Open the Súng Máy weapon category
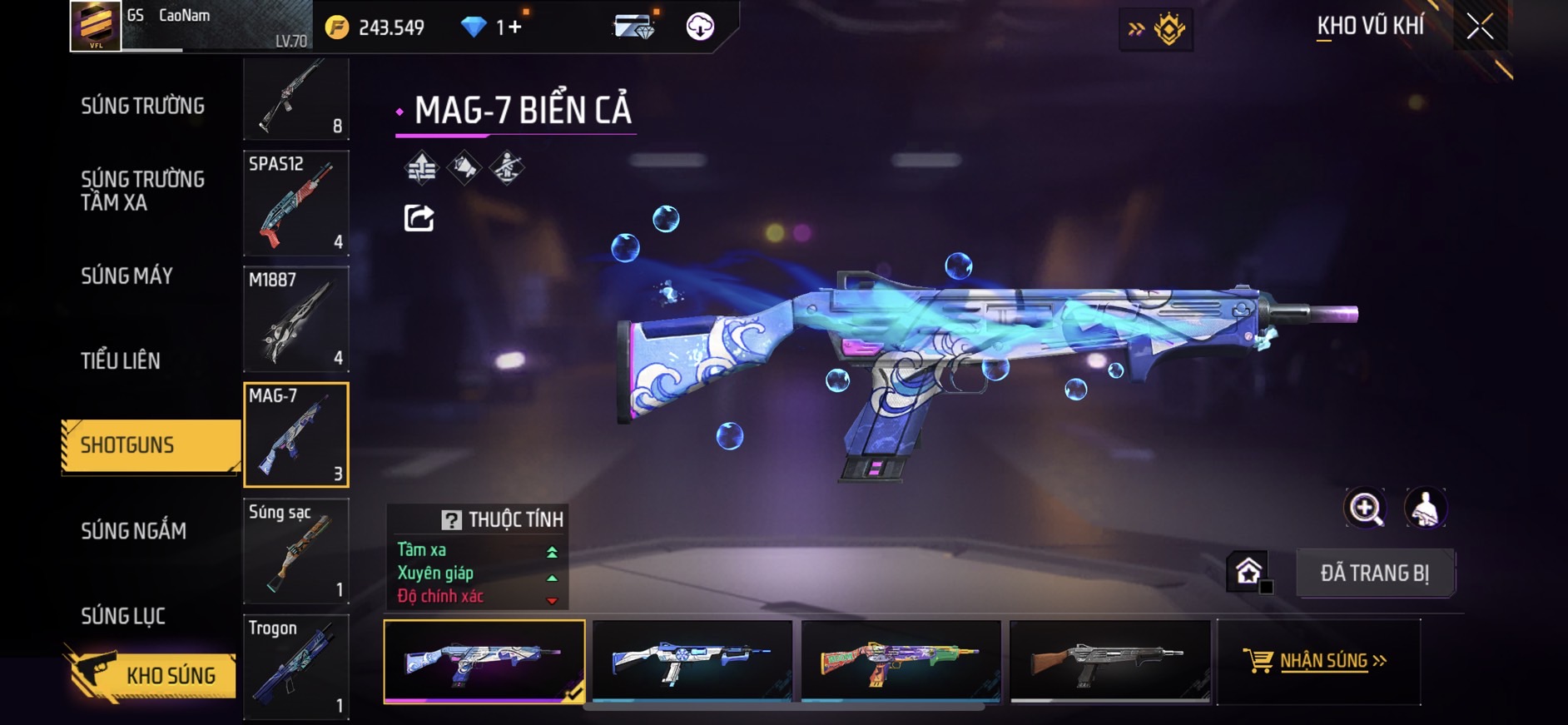Viewport: 1568px width, 725px height. tap(127, 276)
